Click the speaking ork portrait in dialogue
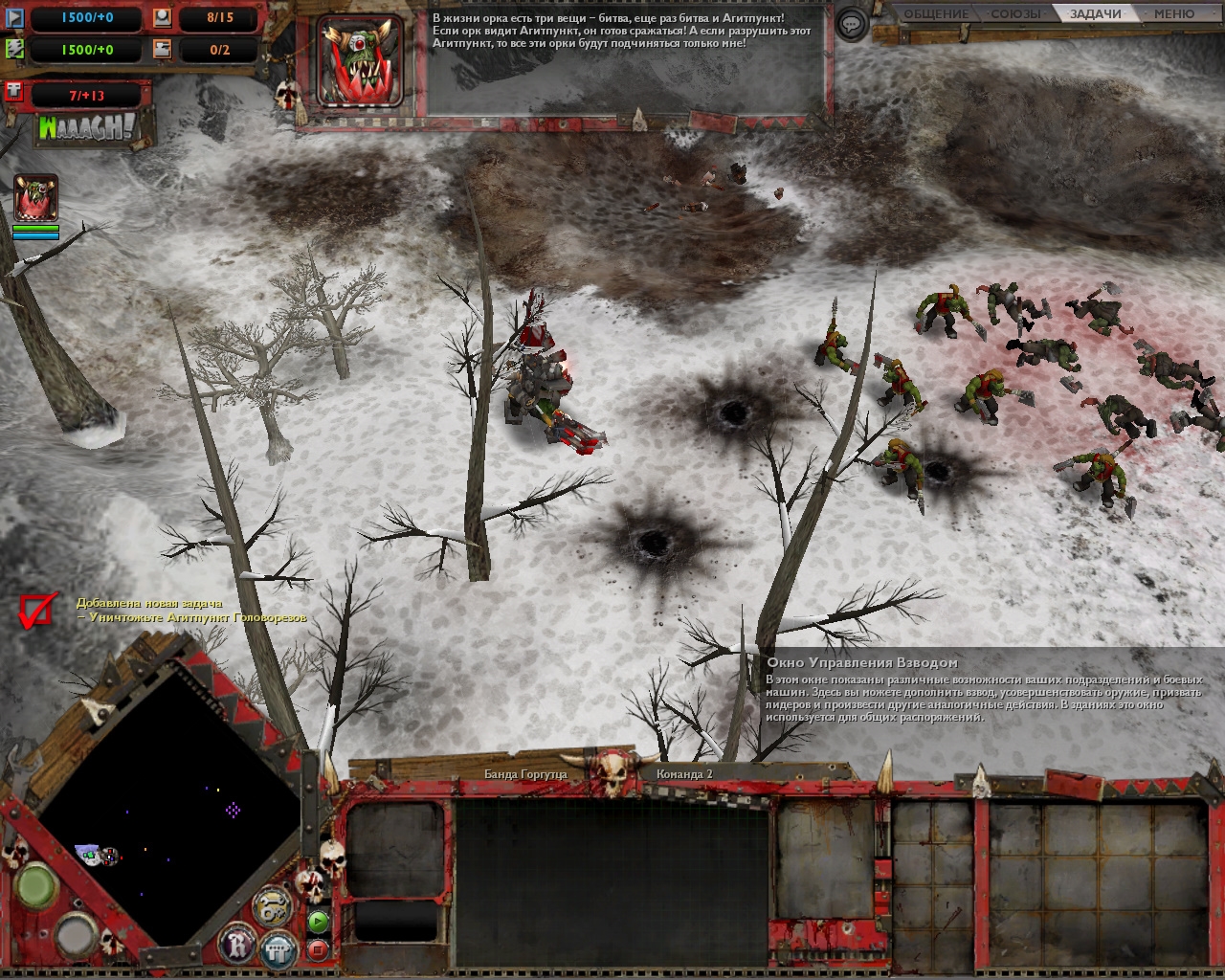 (x=360, y=59)
